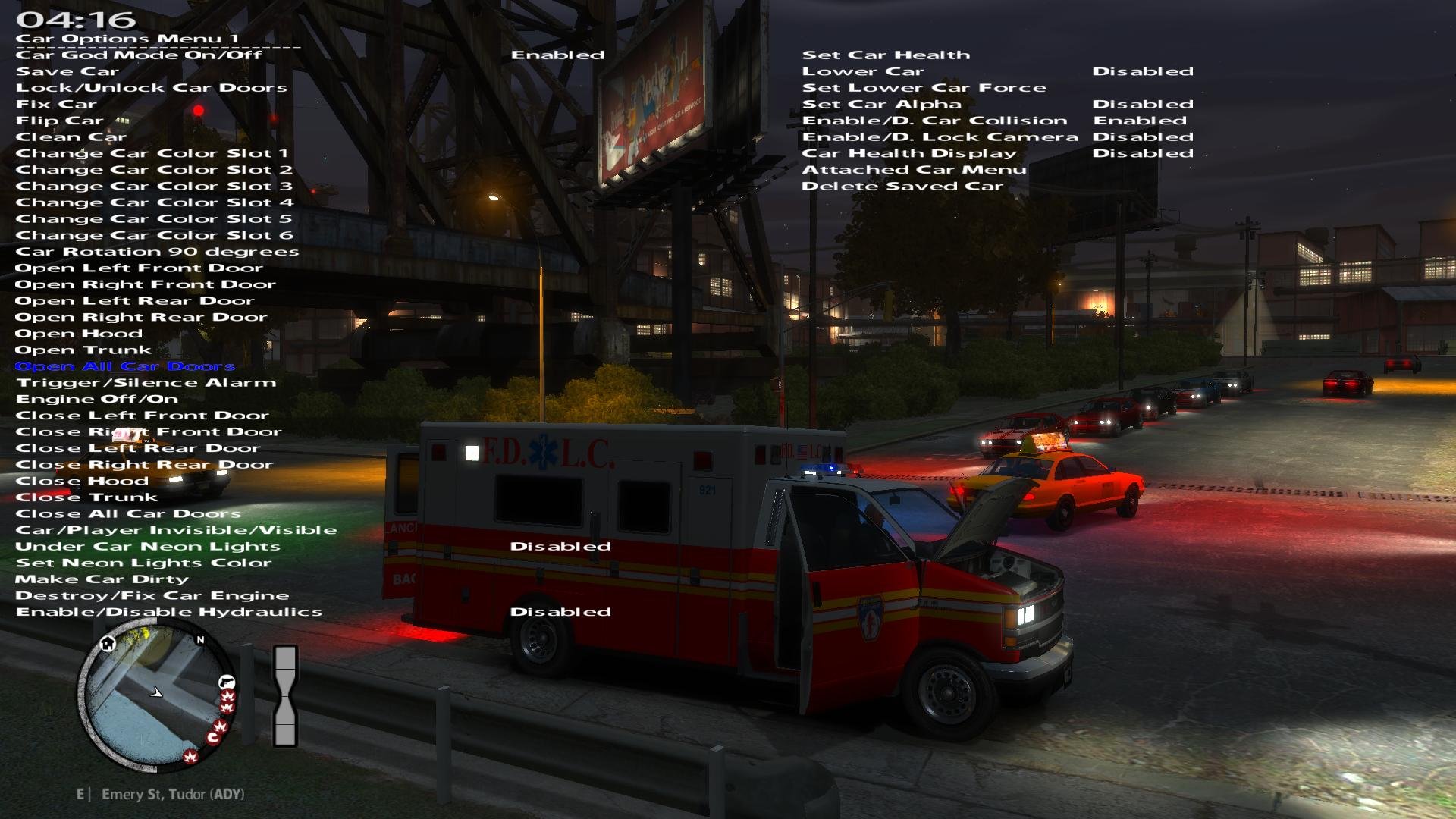This screenshot has height=819, width=1456.
Task: Toggle Under Car Neon Lights
Action: pyautogui.click(x=148, y=547)
